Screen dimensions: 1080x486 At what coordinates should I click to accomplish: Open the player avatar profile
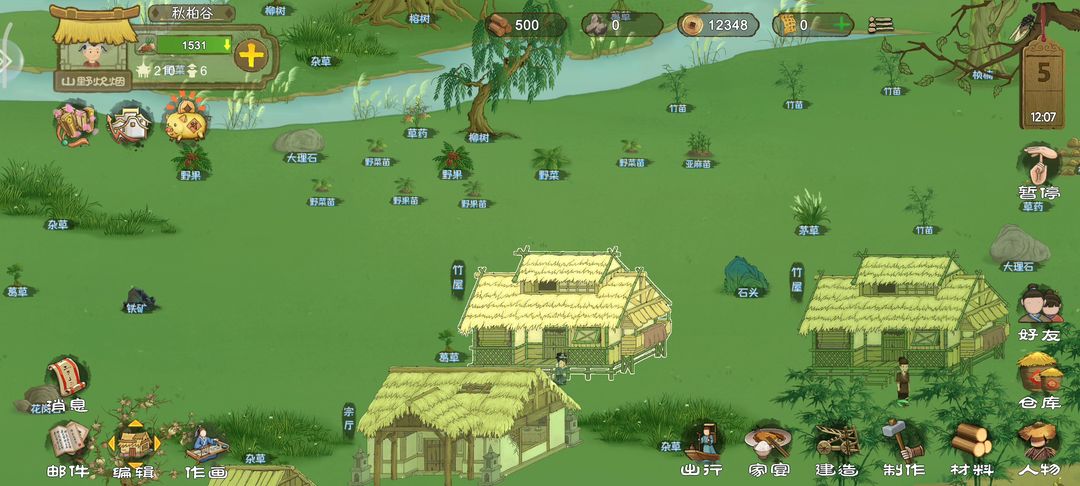94,48
